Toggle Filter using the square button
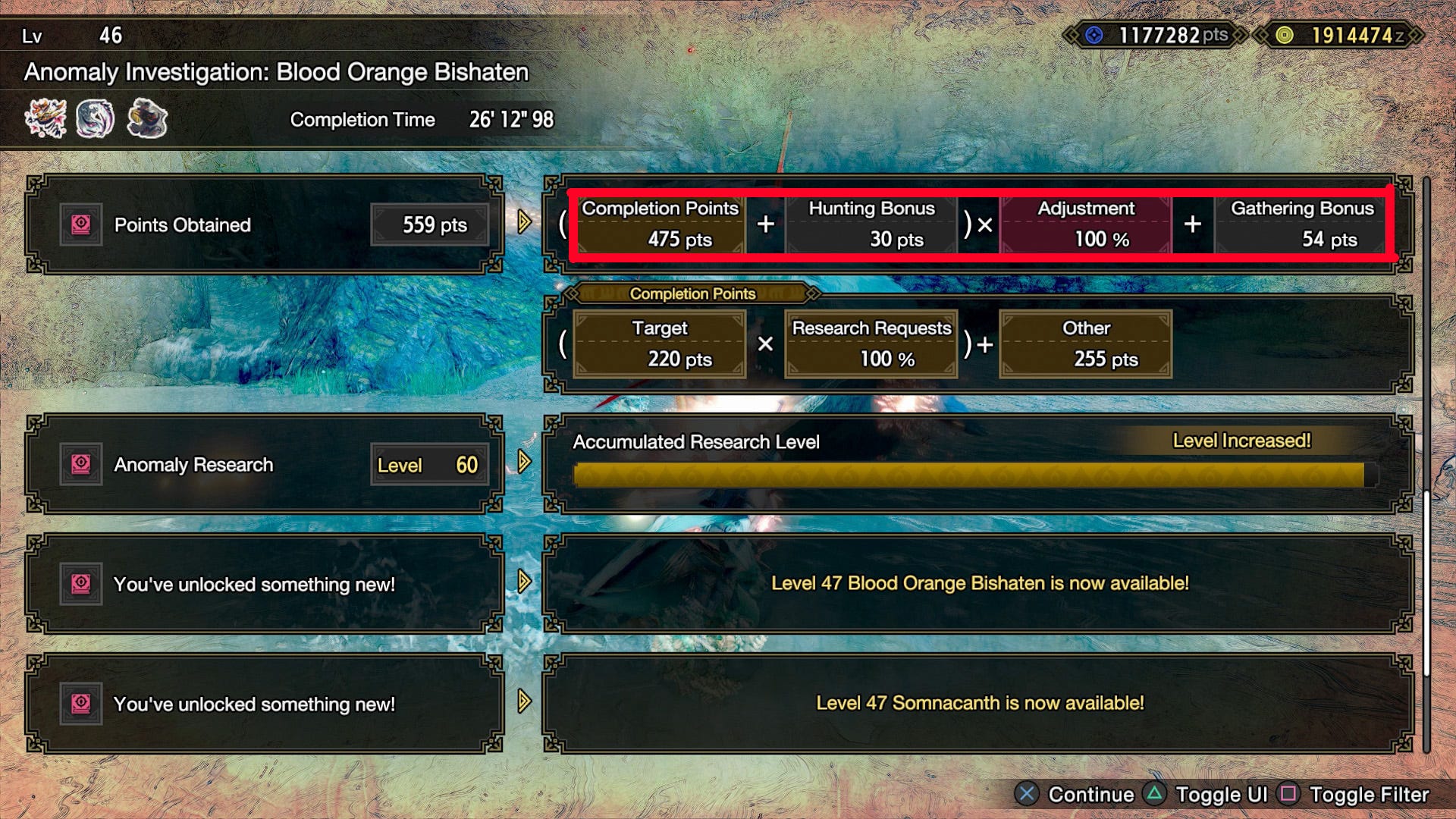The image size is (1456, 819). point(1288,795)
